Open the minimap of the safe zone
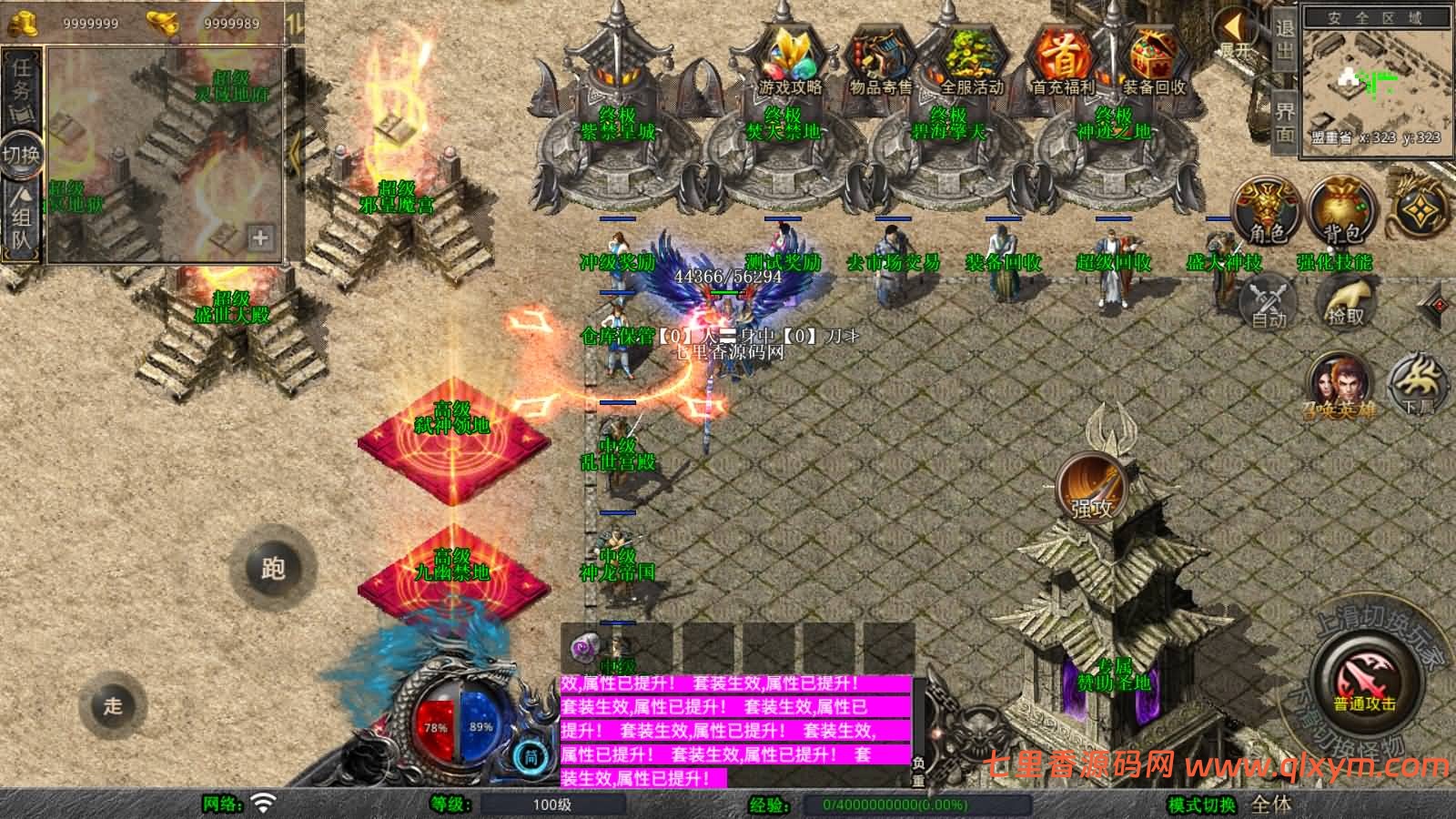Screen dimensions: 1456x819 pyautogui.click(x=1374, y=82)
